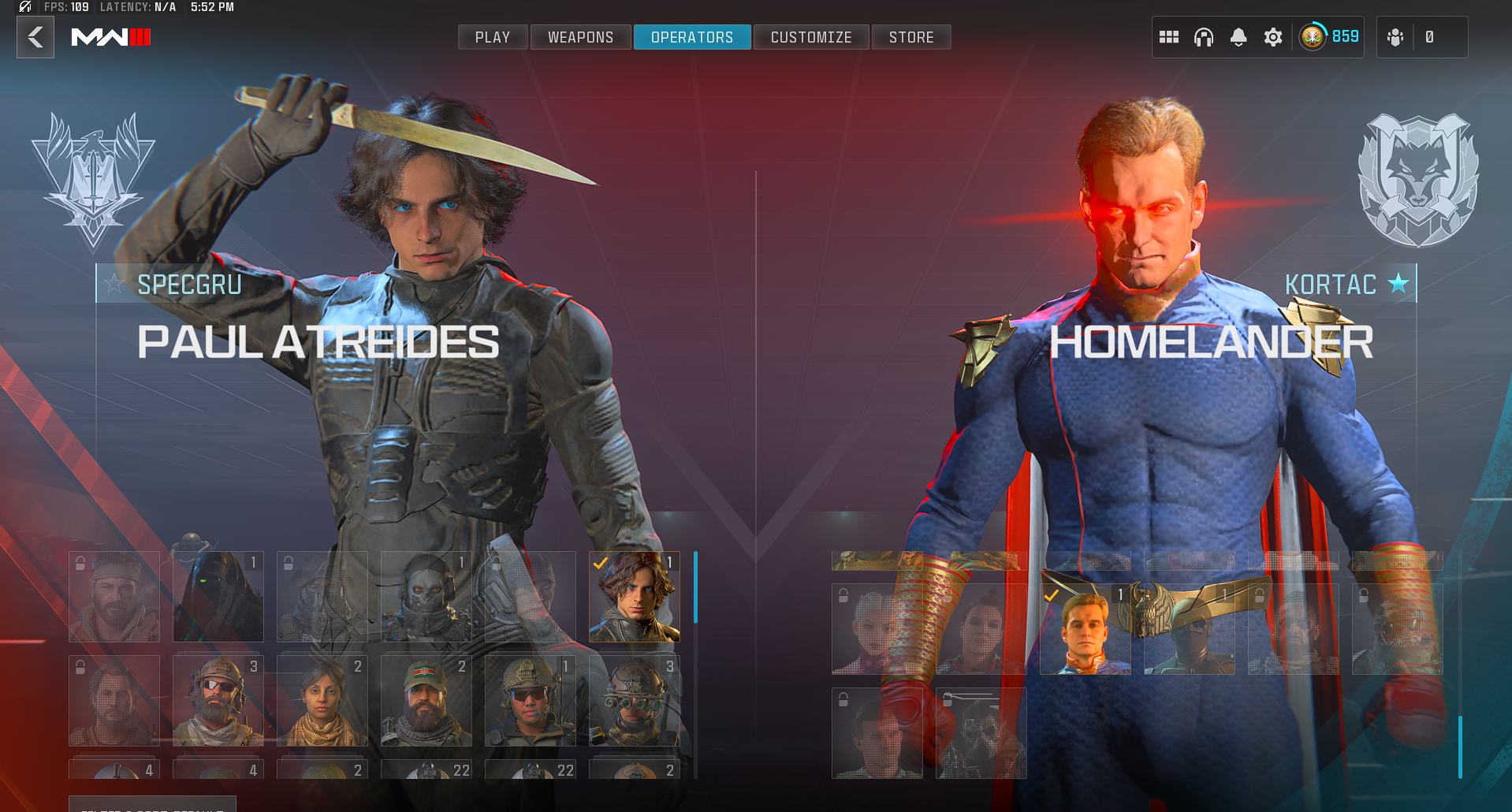Switch to the Customize tab
Image resolution: width=1512 pixels, height=812 pixels.
[811, 37]
